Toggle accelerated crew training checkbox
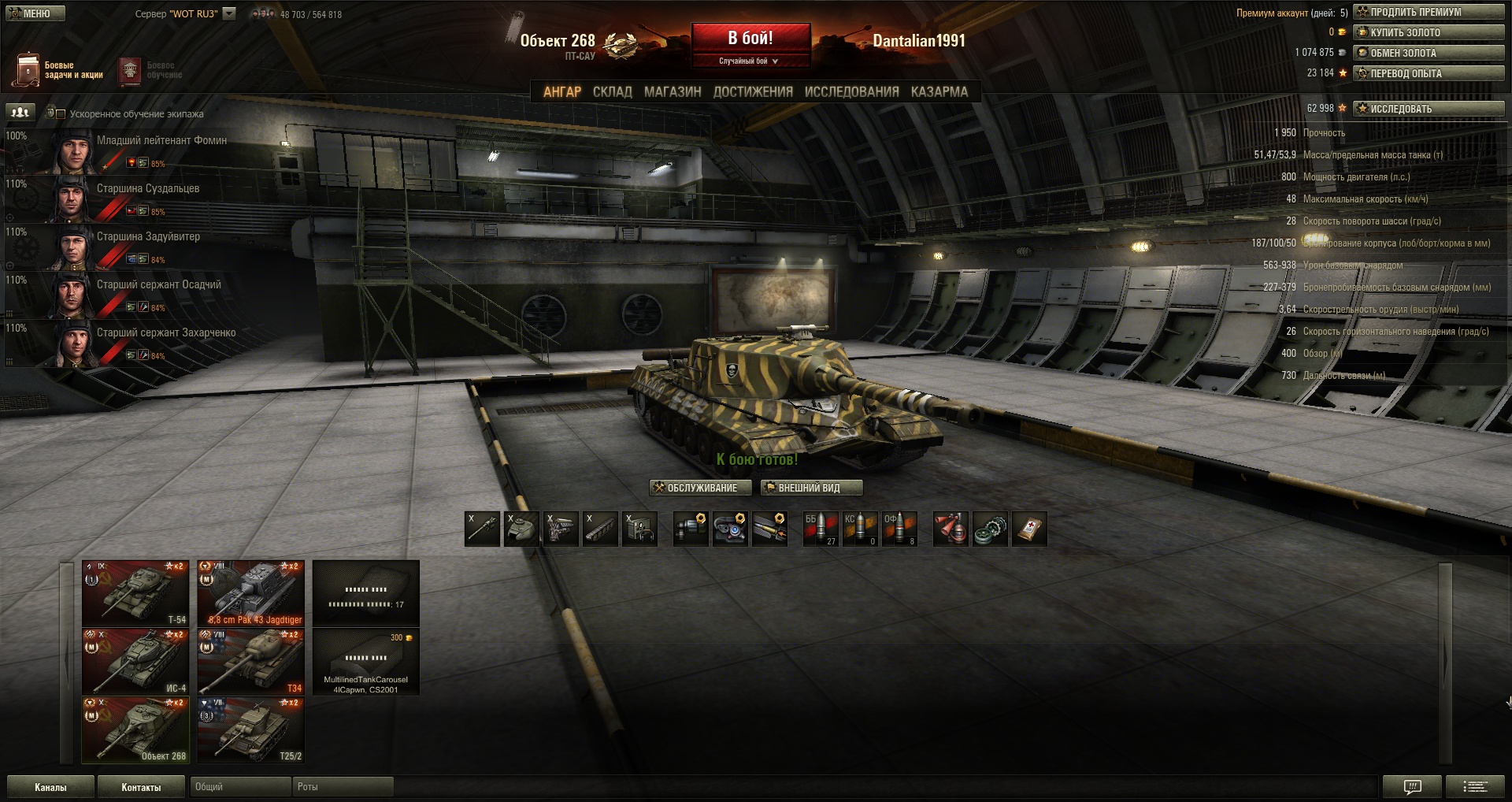 coord(61,113)
